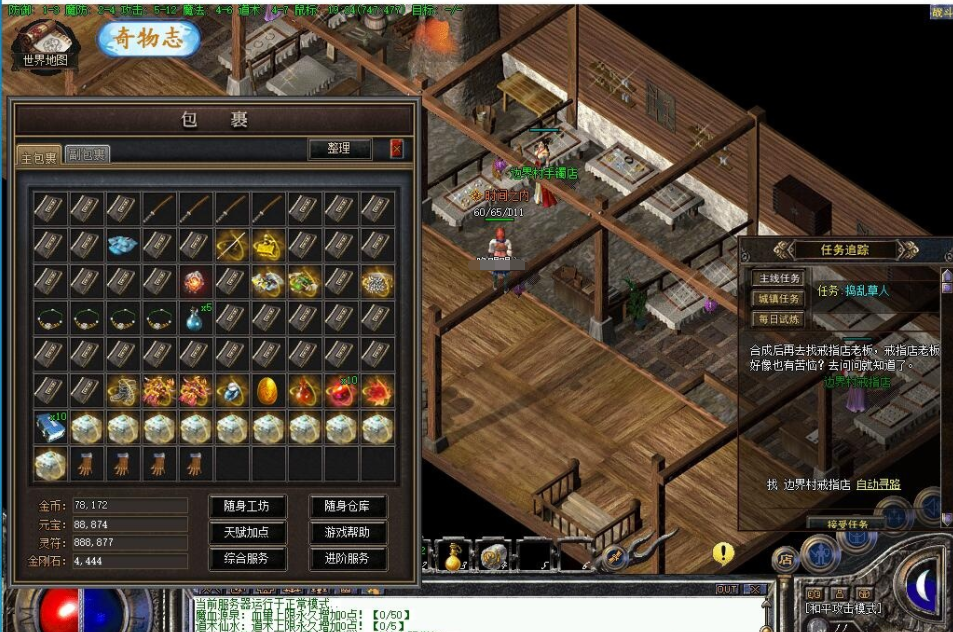Show 主线任务 main quests
This screenshot has height=632, width=953.
point(777,279)
